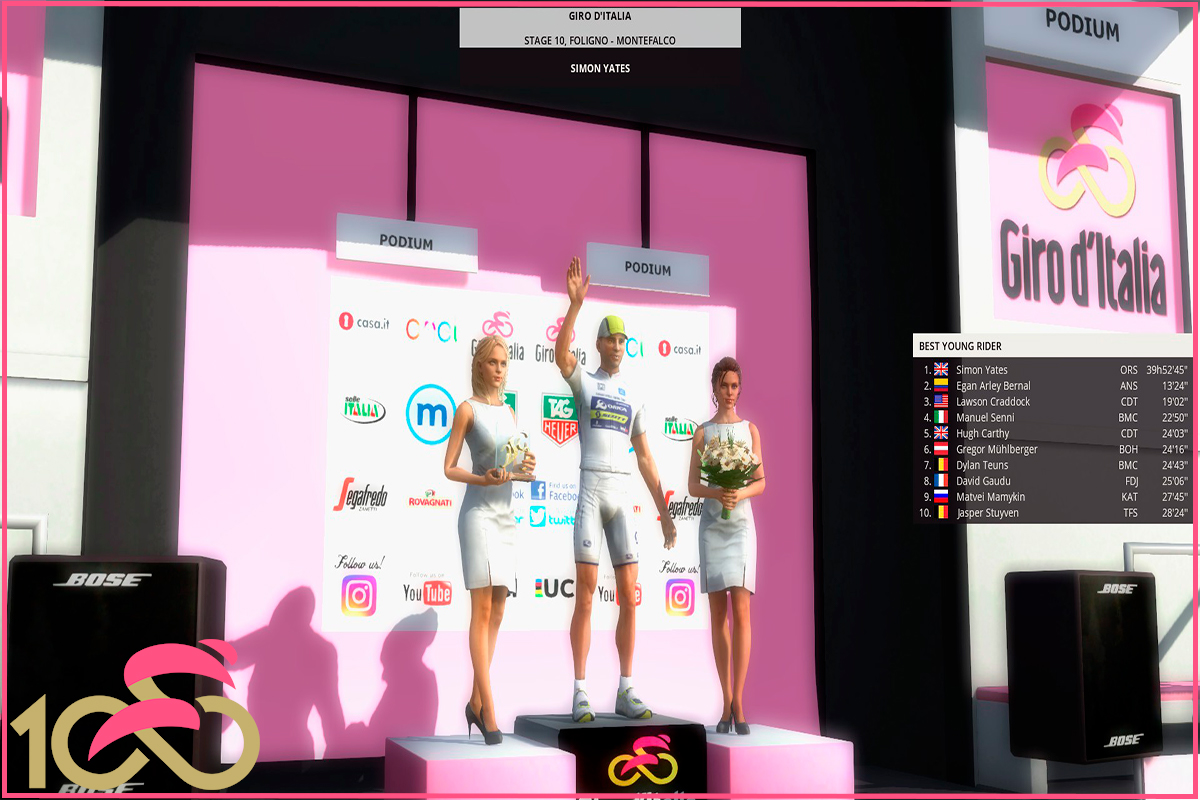
Task: Pick Matvei Mamykin in the list
Action: [x=990, y=497]
